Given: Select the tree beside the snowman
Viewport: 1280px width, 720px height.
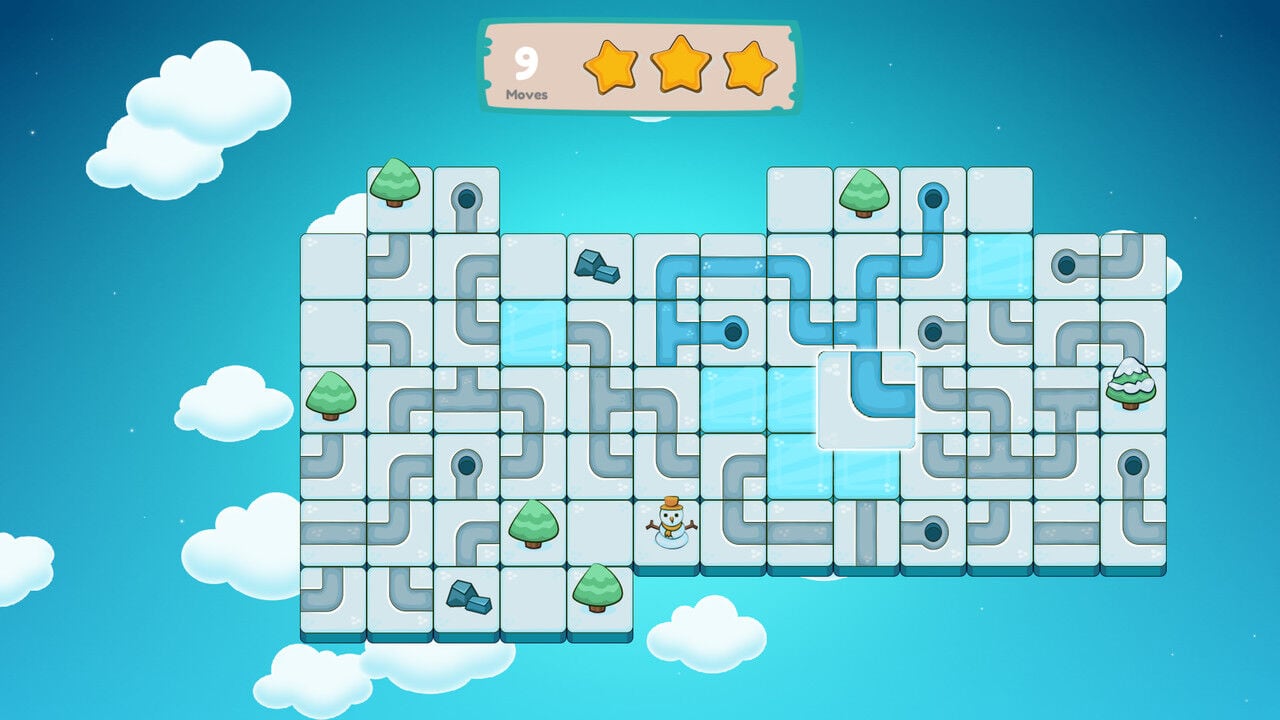Looking at the screenshot, I should click(x=535, y=525).
